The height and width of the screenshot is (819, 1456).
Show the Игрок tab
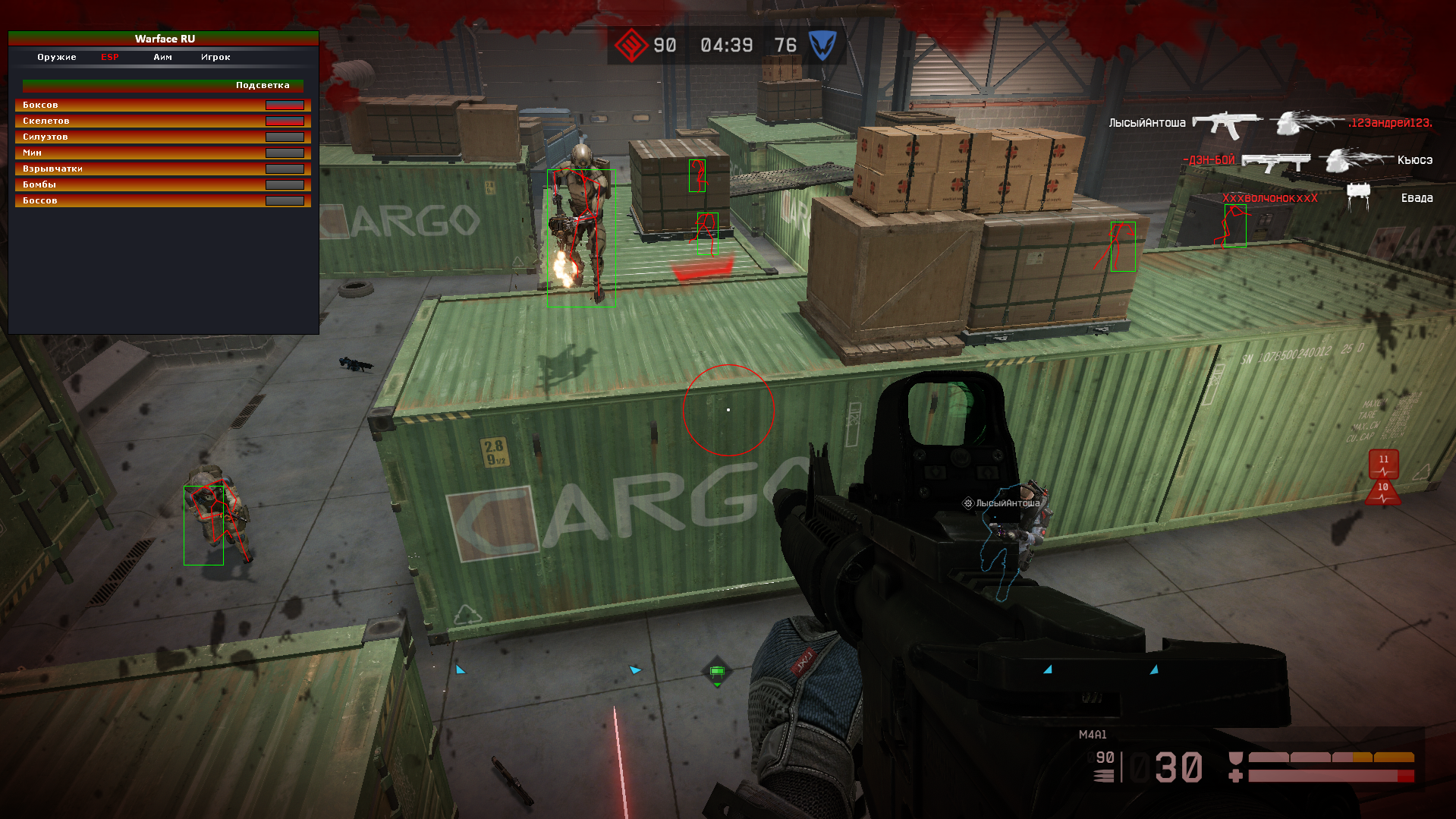(215, 57)
